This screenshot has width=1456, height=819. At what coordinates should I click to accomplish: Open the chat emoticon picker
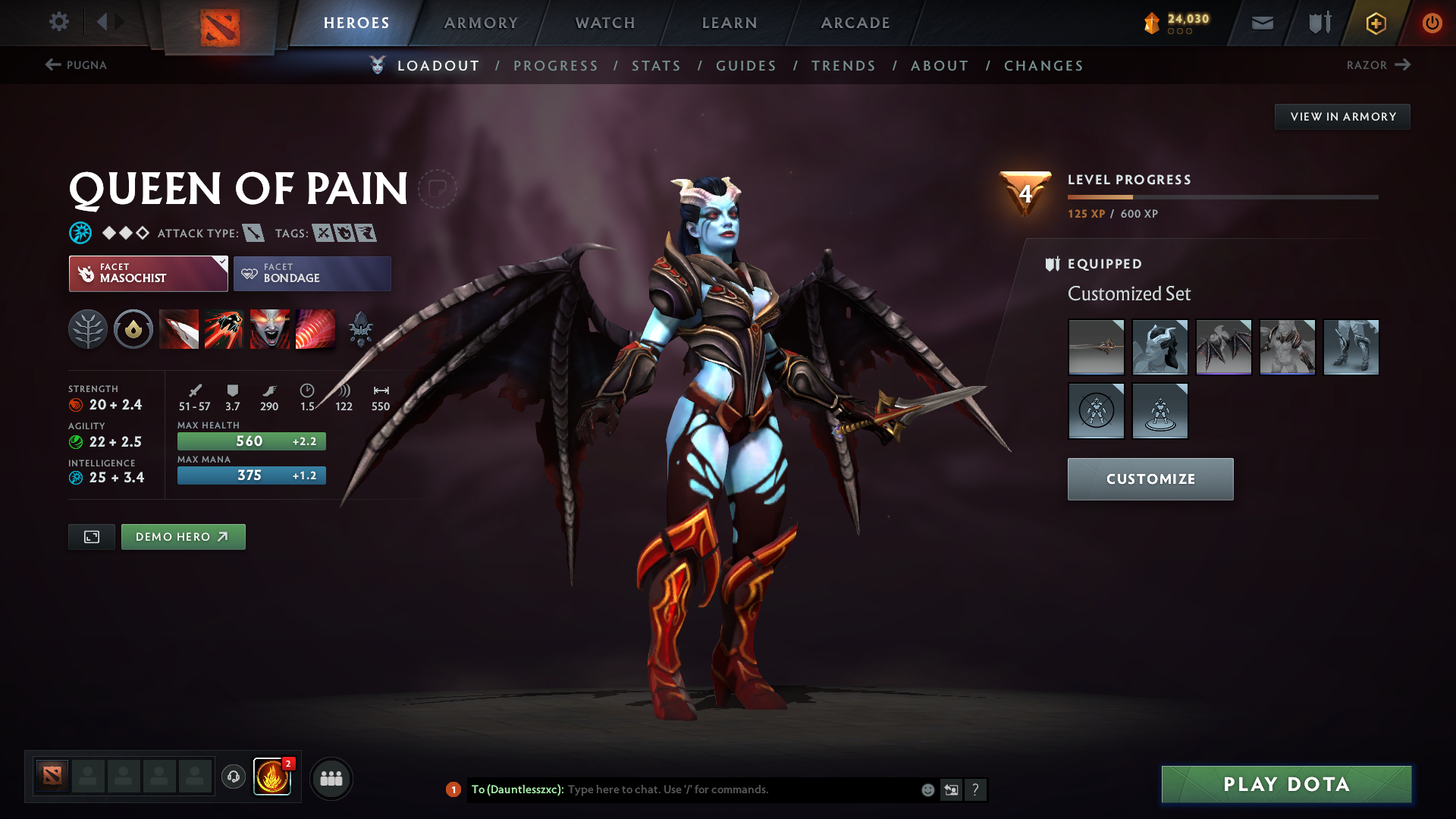(927, 789)
